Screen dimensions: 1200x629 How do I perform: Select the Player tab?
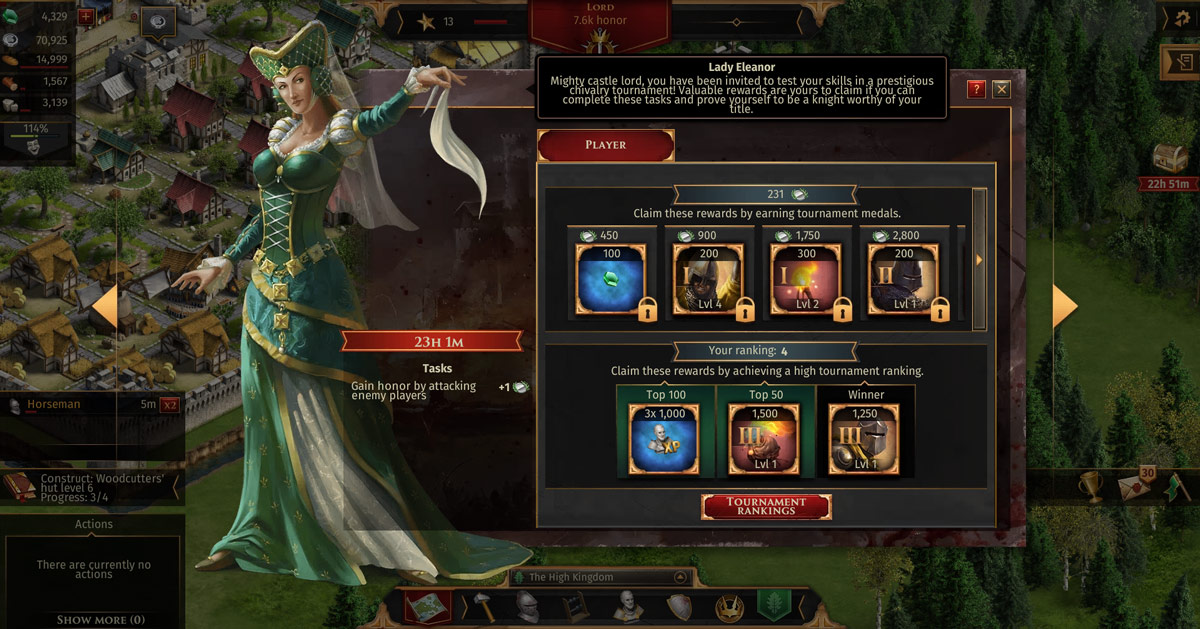[605, 145]
